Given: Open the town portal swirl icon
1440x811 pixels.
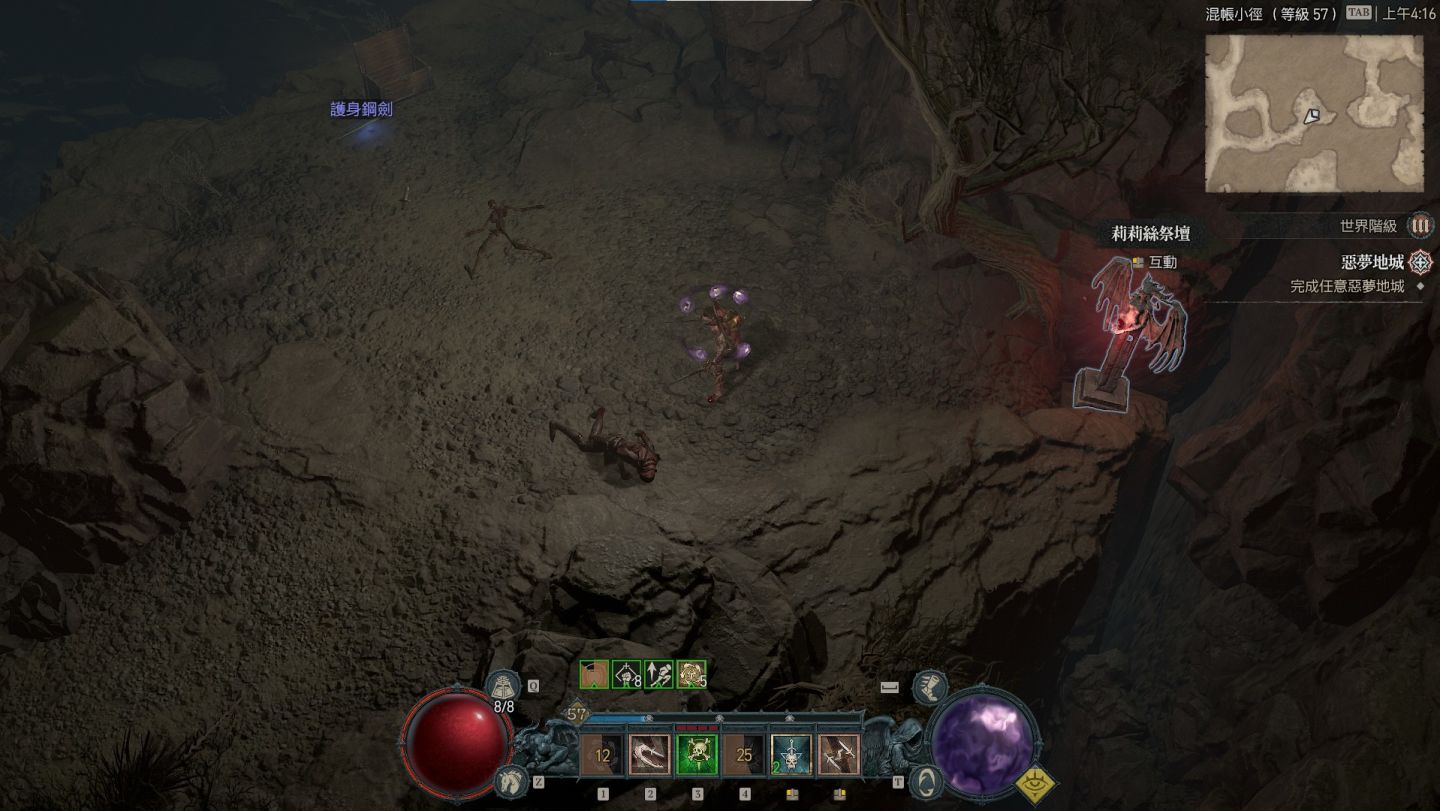Looking at the screenshot, I should pyautogui.click(x=926, y=781).
